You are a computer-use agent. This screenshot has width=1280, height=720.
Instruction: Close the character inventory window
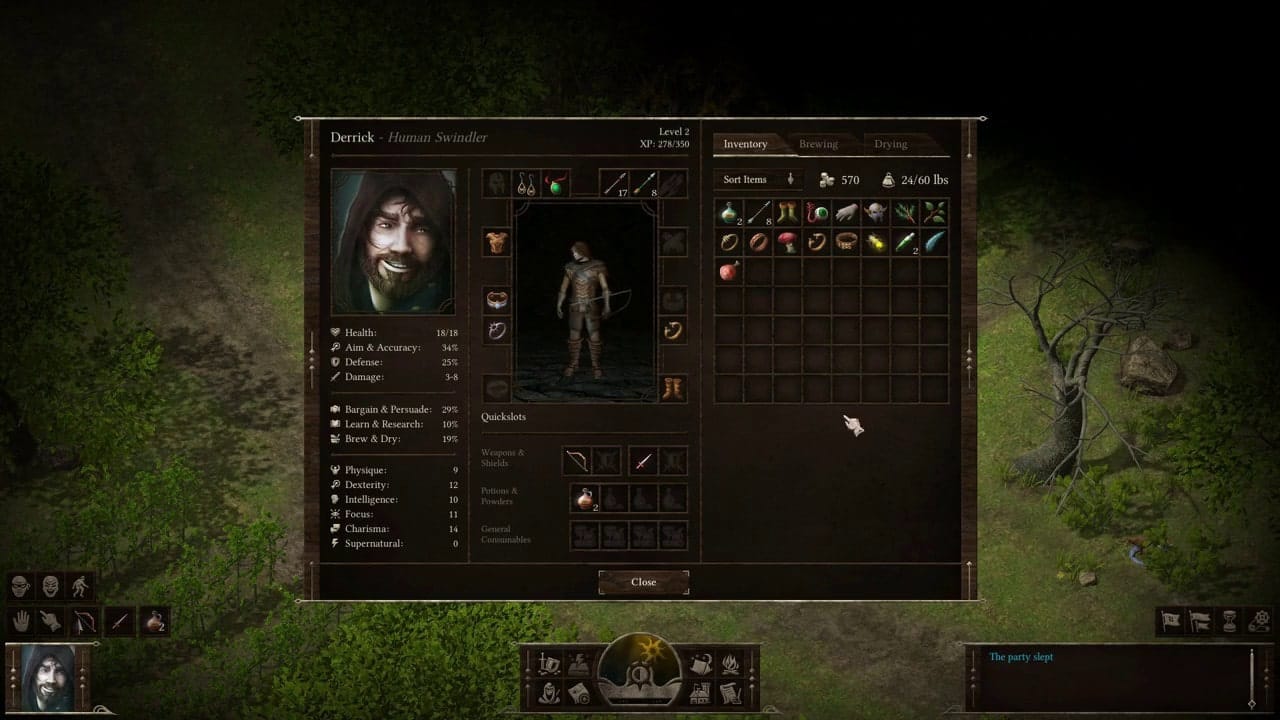click(643, 582)
